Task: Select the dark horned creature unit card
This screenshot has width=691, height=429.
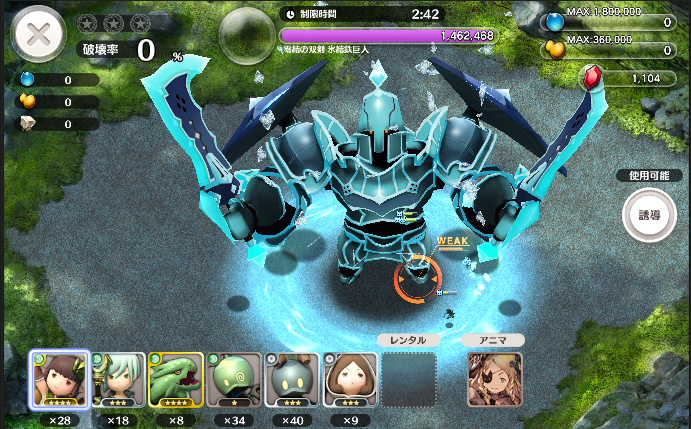Action: [x=292, y=381]
